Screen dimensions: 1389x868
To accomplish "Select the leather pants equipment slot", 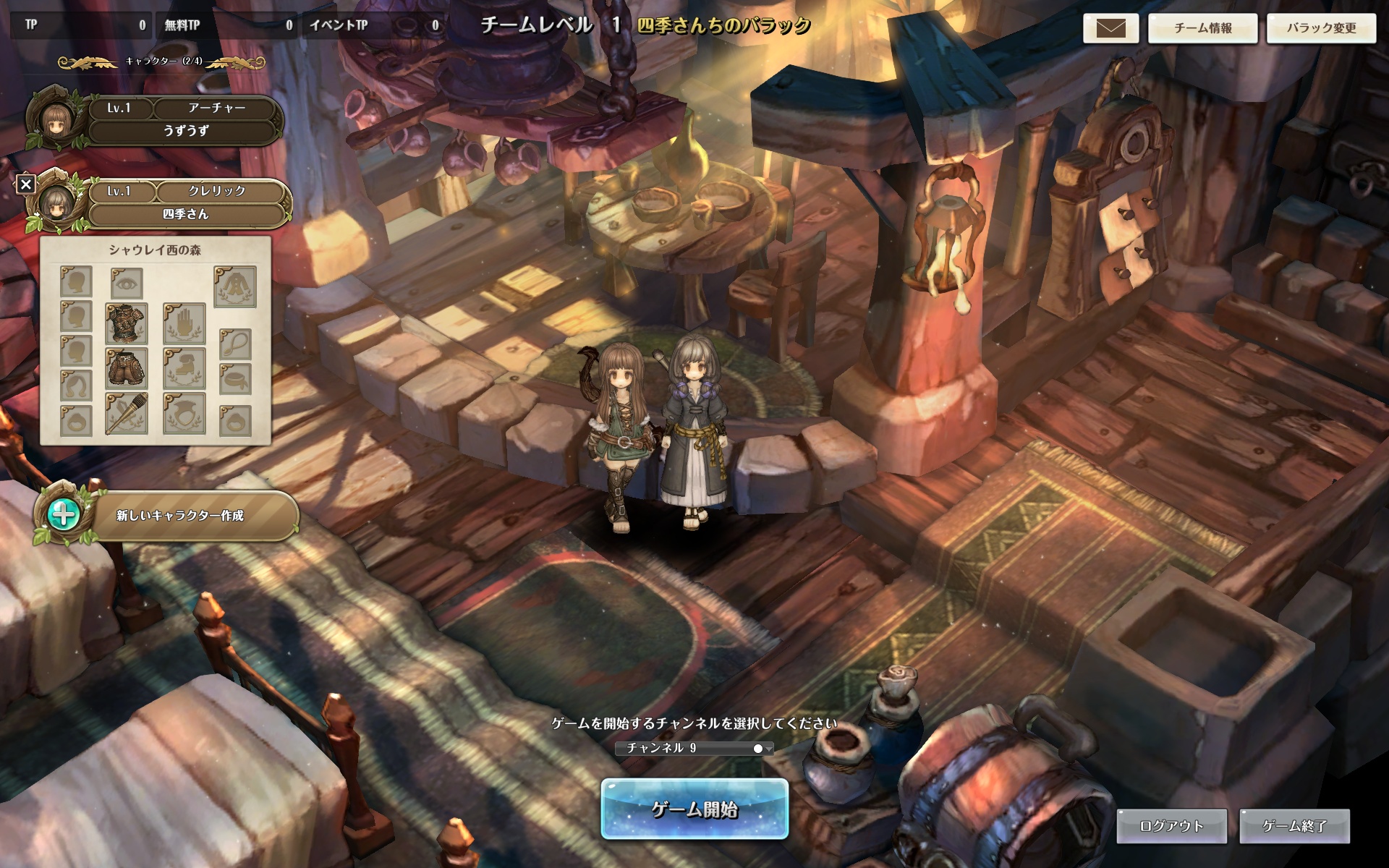I will coord(127,367).
